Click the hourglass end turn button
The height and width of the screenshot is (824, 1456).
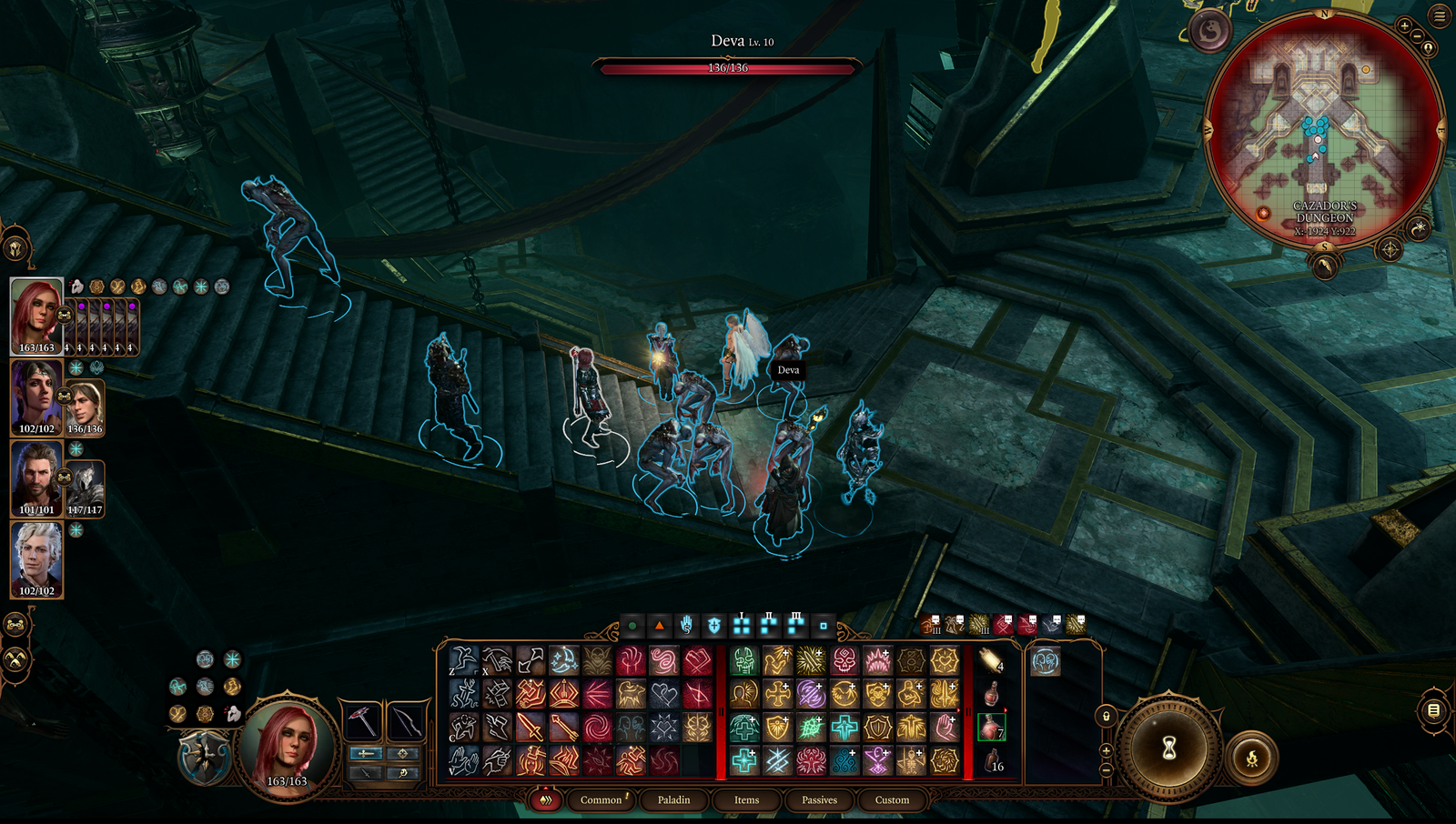[1168, 749]
